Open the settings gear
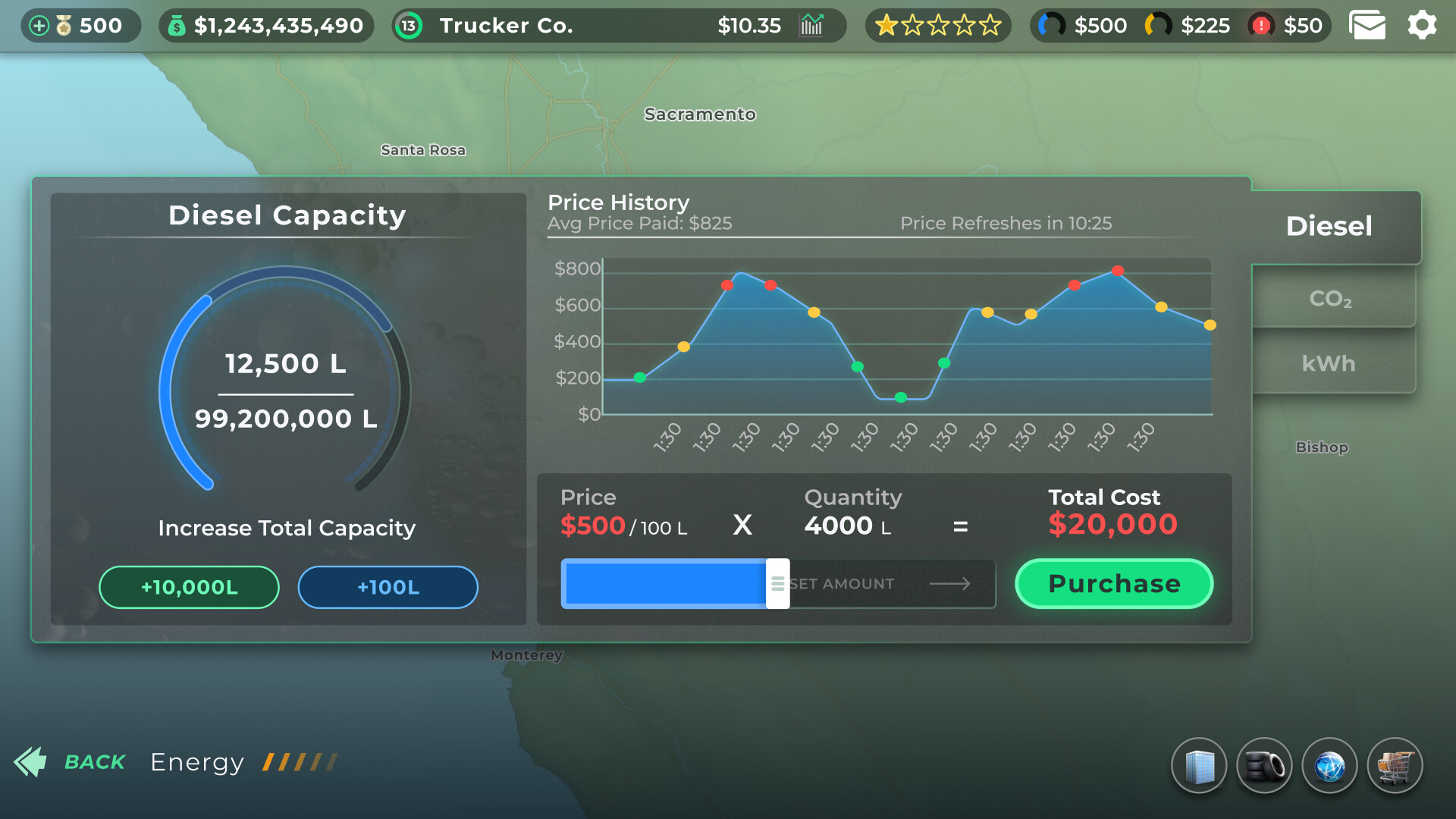The height and width of the screenshot is (819, 1456). click(x=1423, y=25)
